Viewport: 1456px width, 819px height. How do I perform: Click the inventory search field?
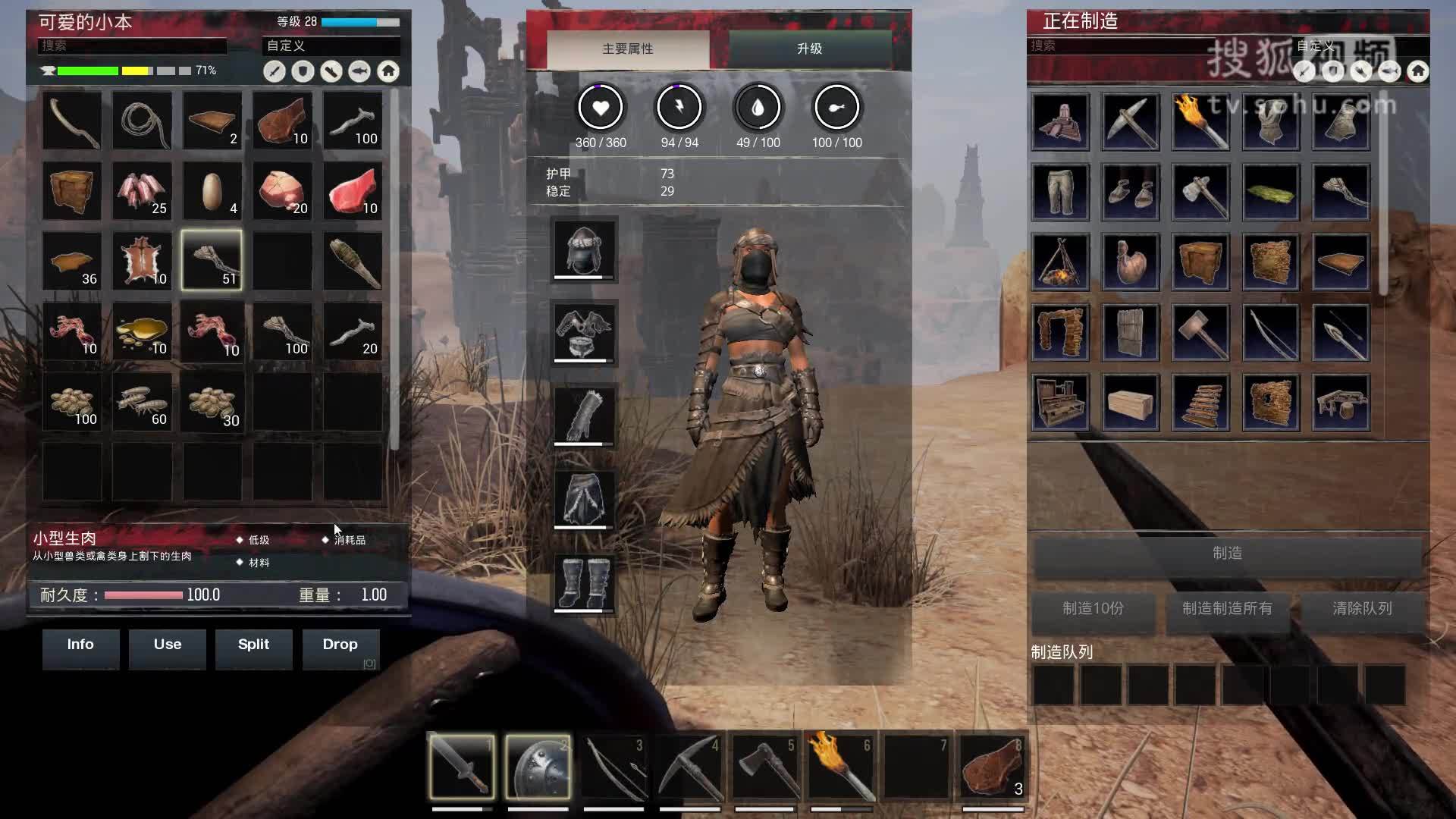pyautogui.click(x=132, y=46)
